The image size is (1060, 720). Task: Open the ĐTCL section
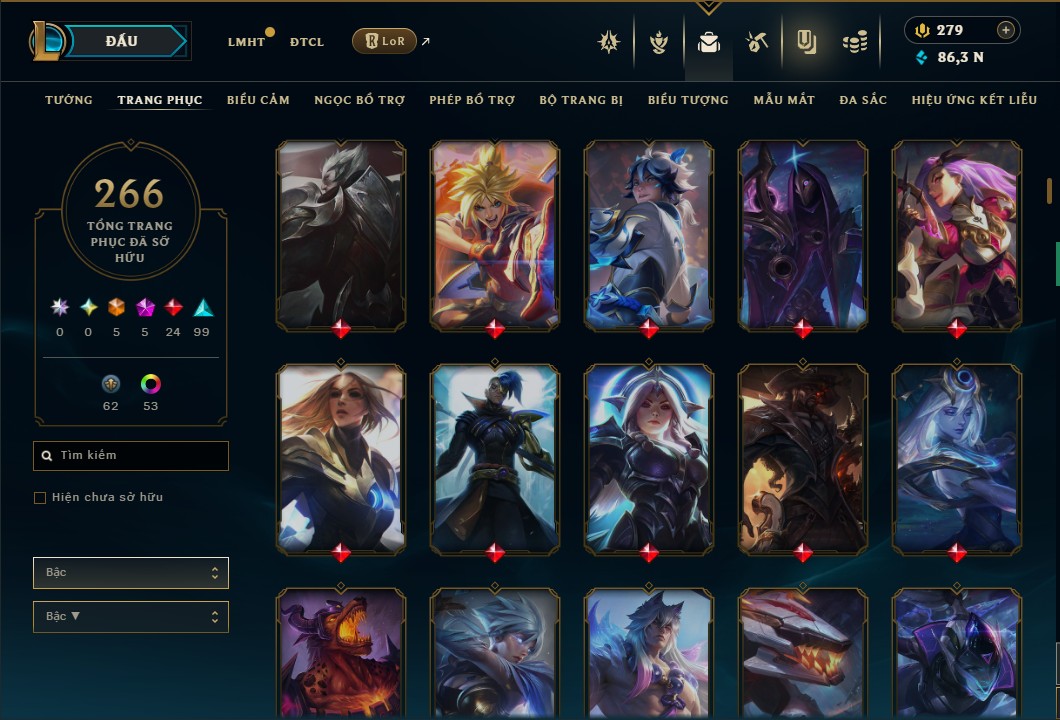[x=306, y=42]
